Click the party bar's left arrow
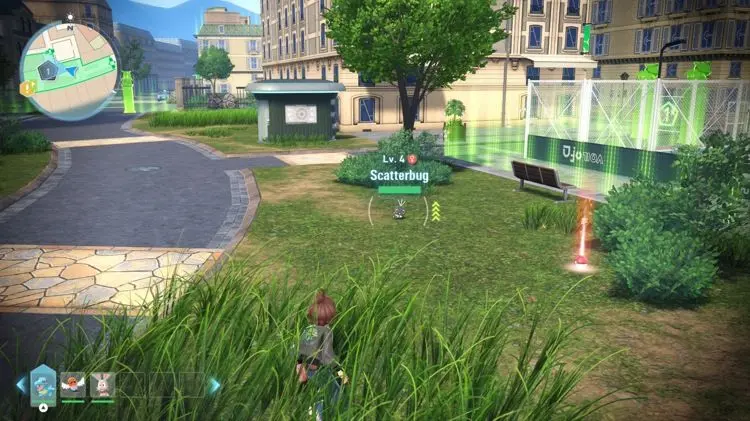Image resolution: width=750 pixels, height=421 pixels. [x=20, y=385]
